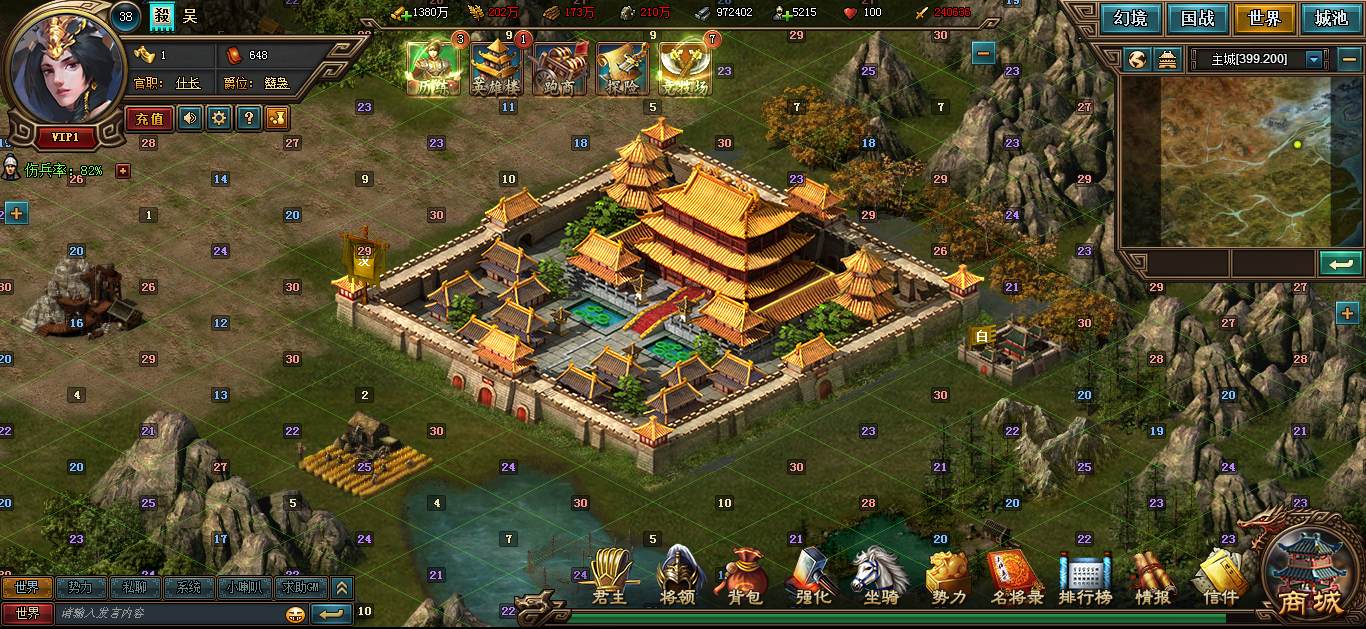Open the 排行榜 rankings menu
1366x629 pixels.
point(1085,578)
